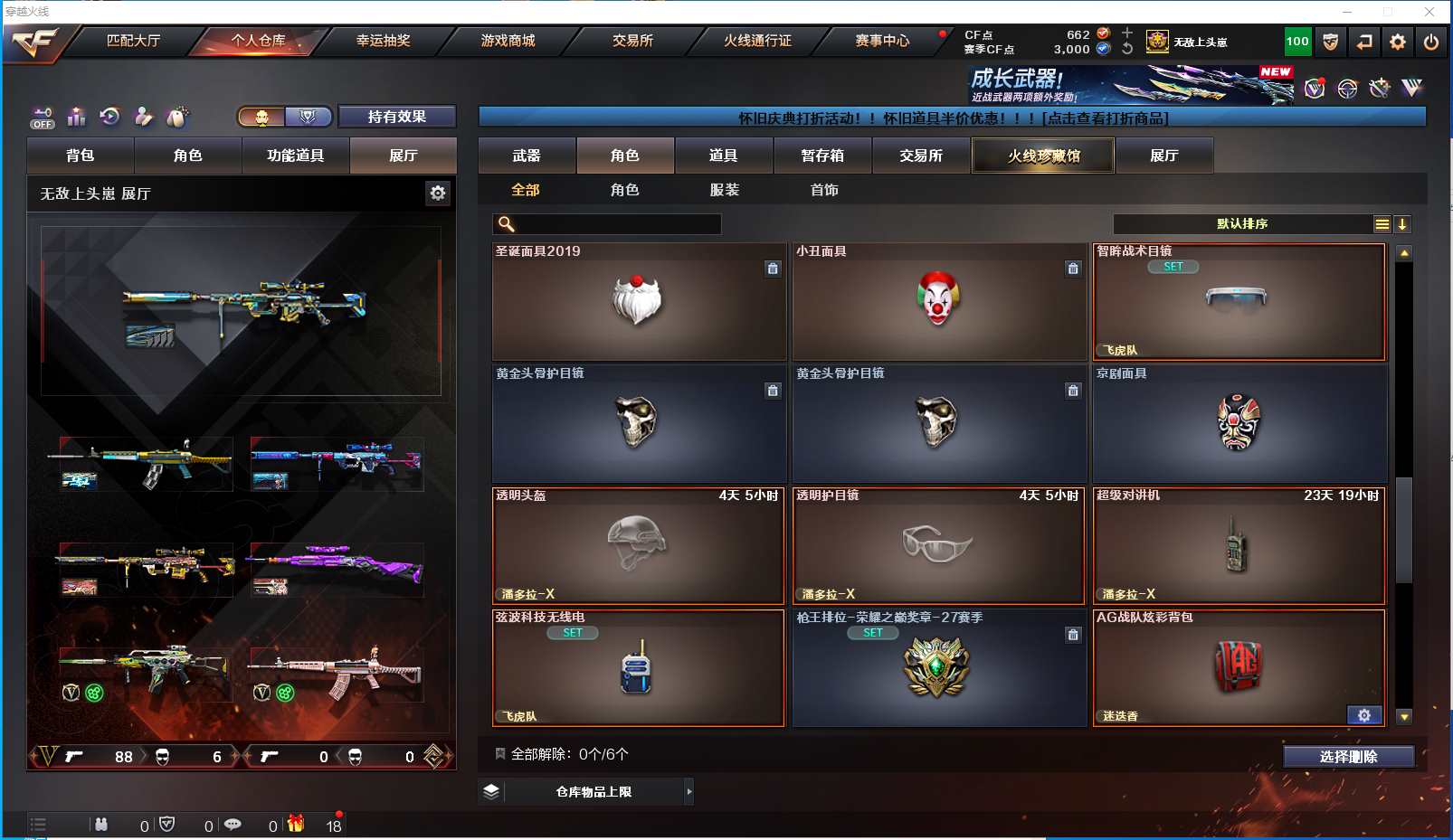Switch to the 背包 tab
Image resolution: width=1453 pixels, height=840 pixels.
click(x=81, y=156)
